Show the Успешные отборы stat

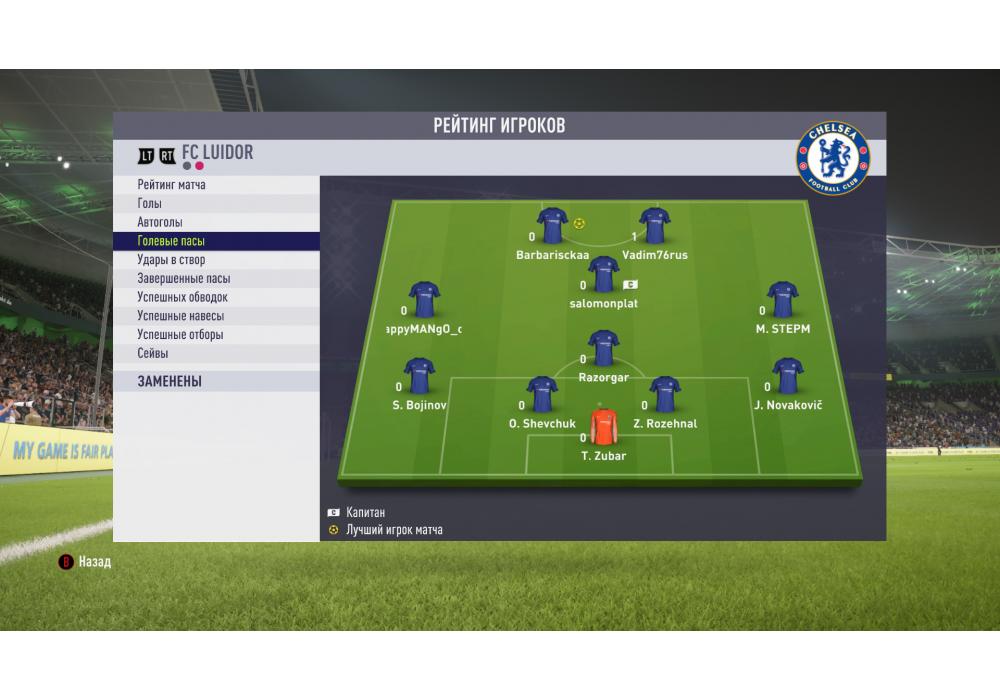click(216, 335)
